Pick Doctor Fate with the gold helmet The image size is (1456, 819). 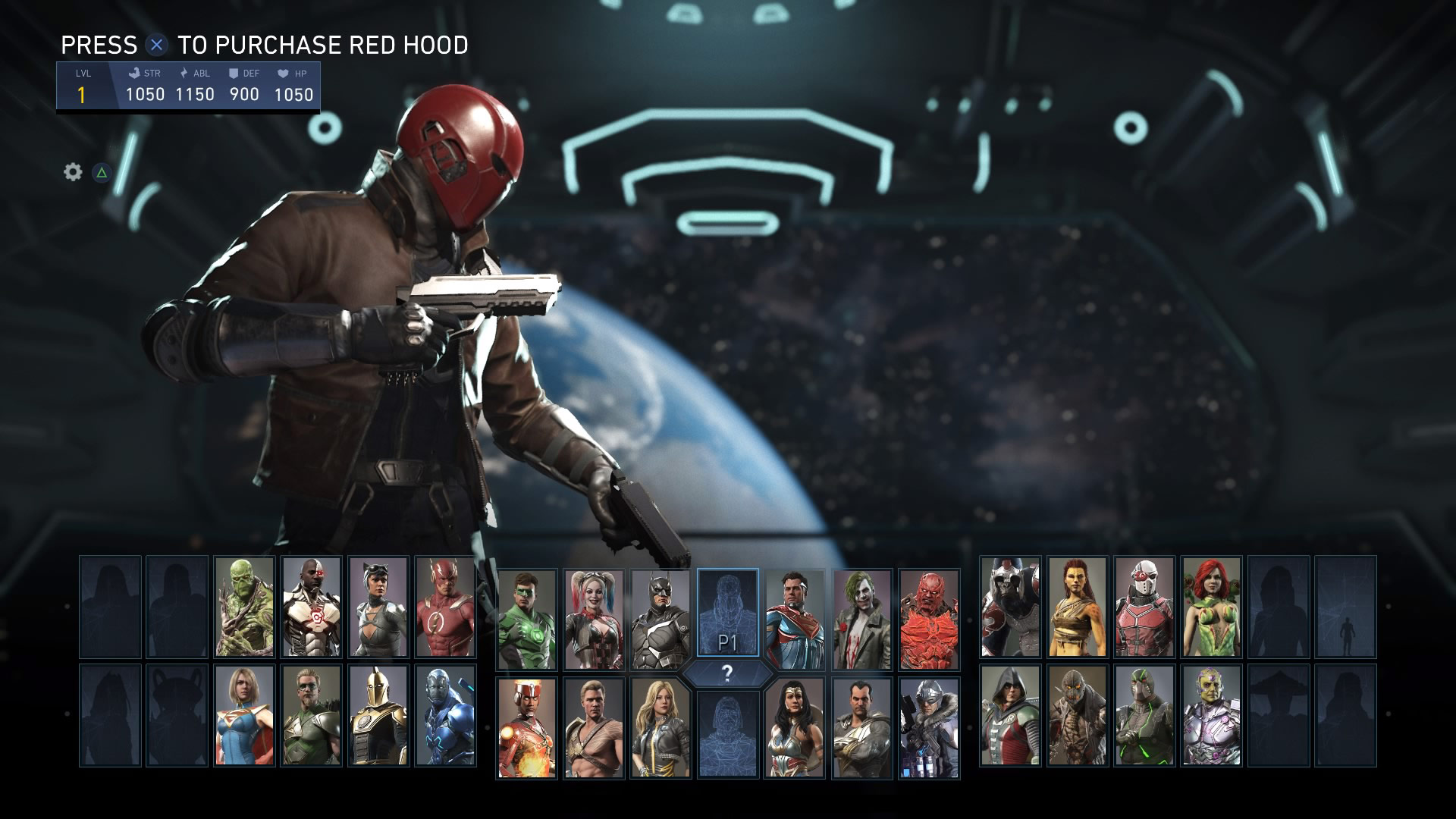coord(378,715)
